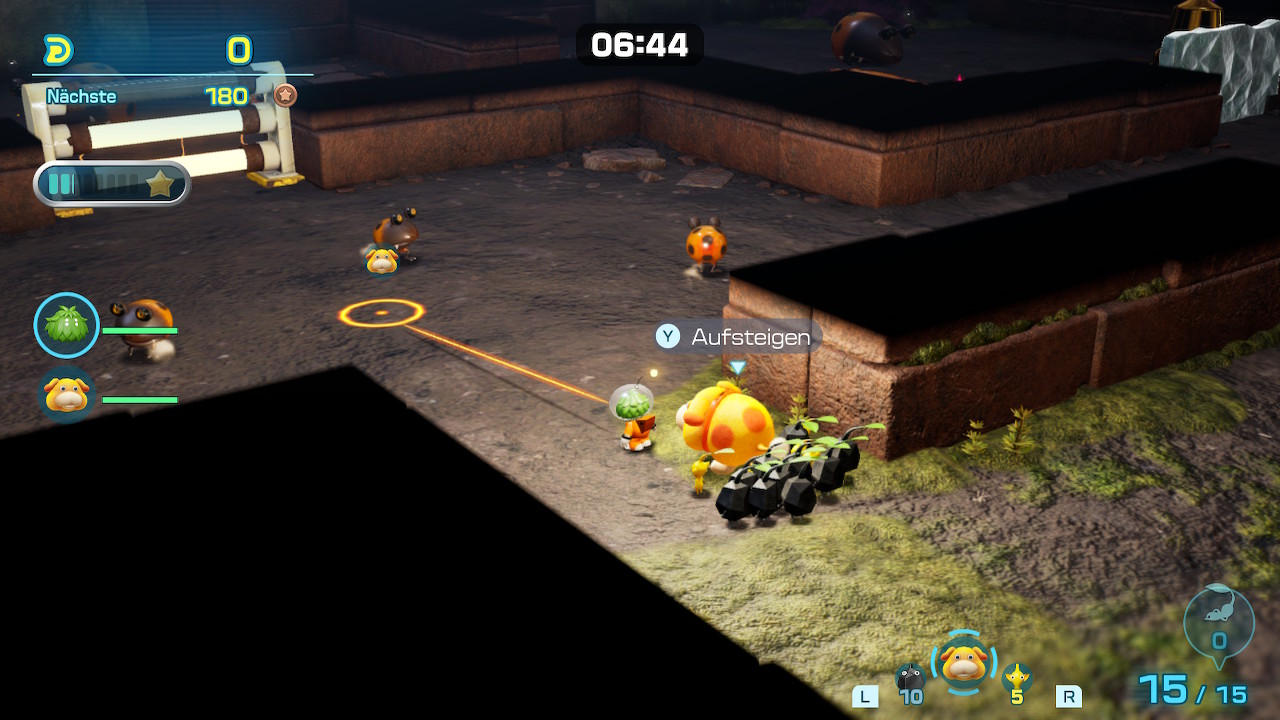Choose the rock Pikmin squad icon
Image resolution: width=1280 pixels, height=720 pixels.
910,678
